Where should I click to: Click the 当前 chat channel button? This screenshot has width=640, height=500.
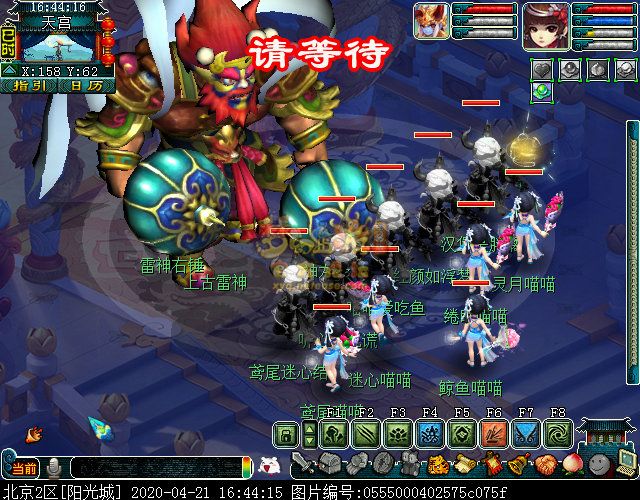[22, 468]
